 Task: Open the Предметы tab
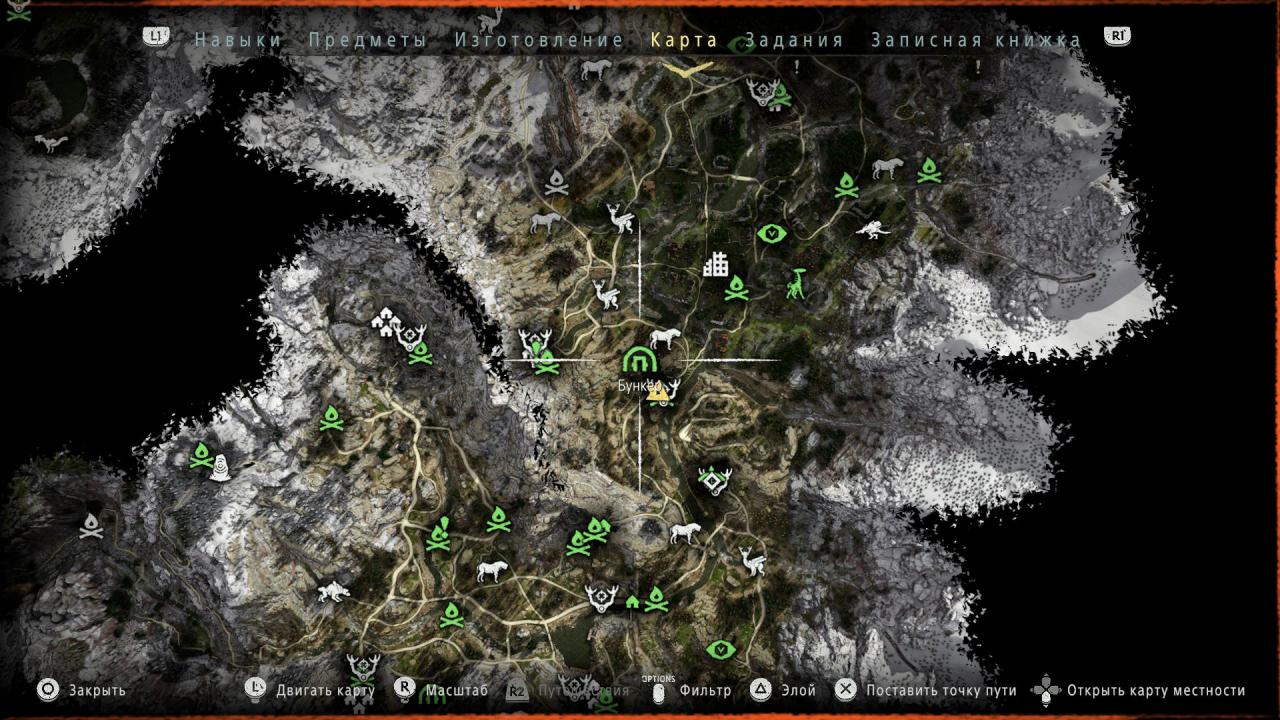click(368, 40)
